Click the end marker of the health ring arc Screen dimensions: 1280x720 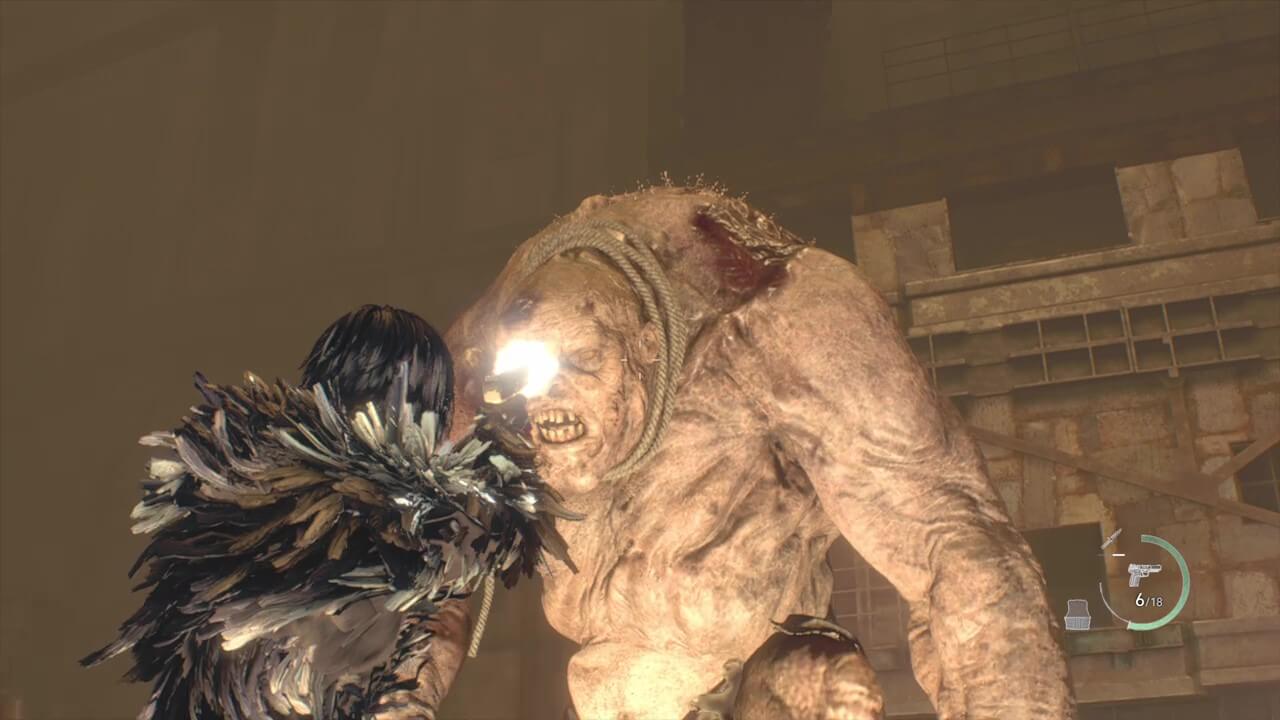pos(1129,625)
